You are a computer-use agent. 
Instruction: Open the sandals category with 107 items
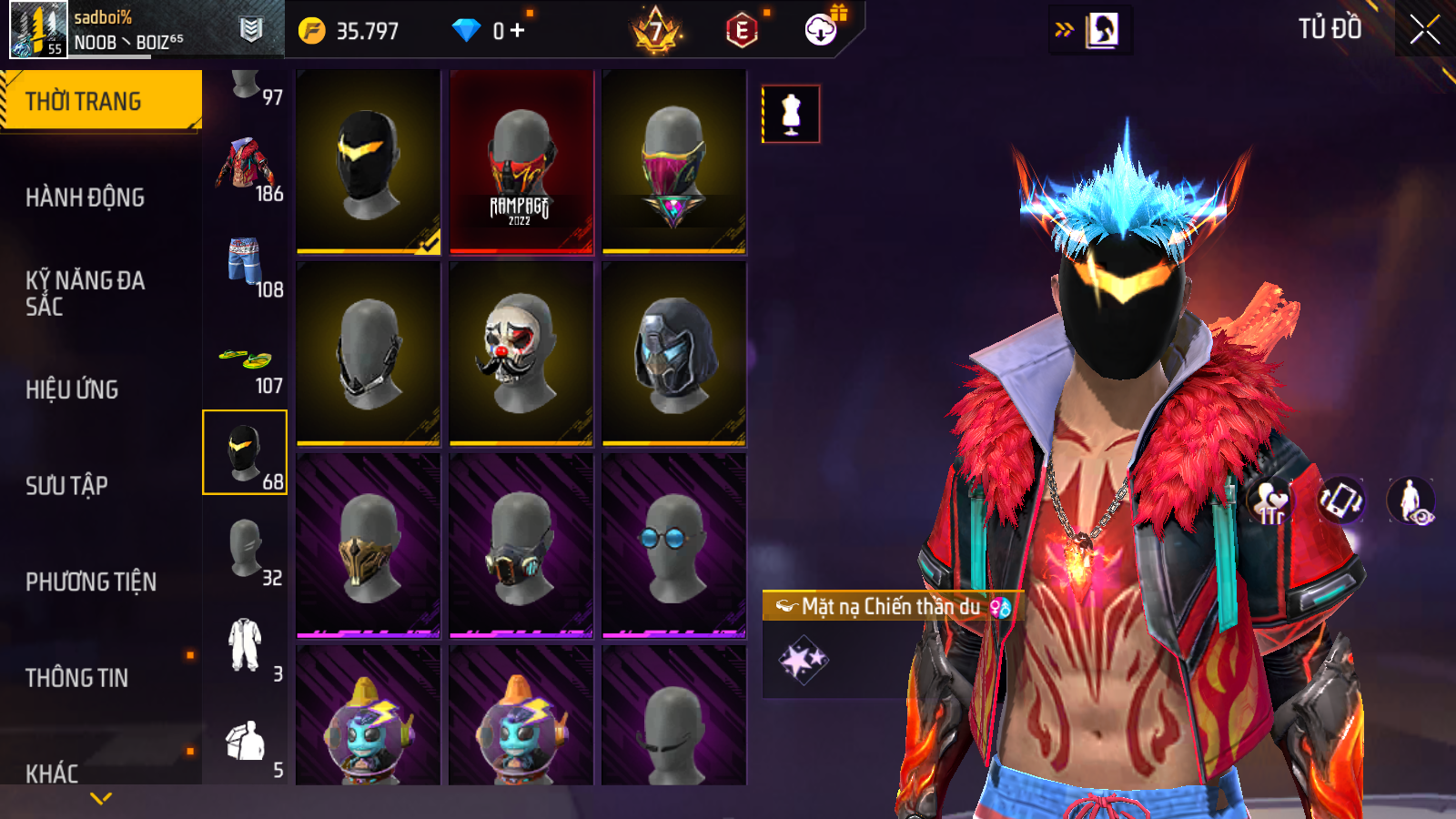pyautogui.click(x=245, y=362)
